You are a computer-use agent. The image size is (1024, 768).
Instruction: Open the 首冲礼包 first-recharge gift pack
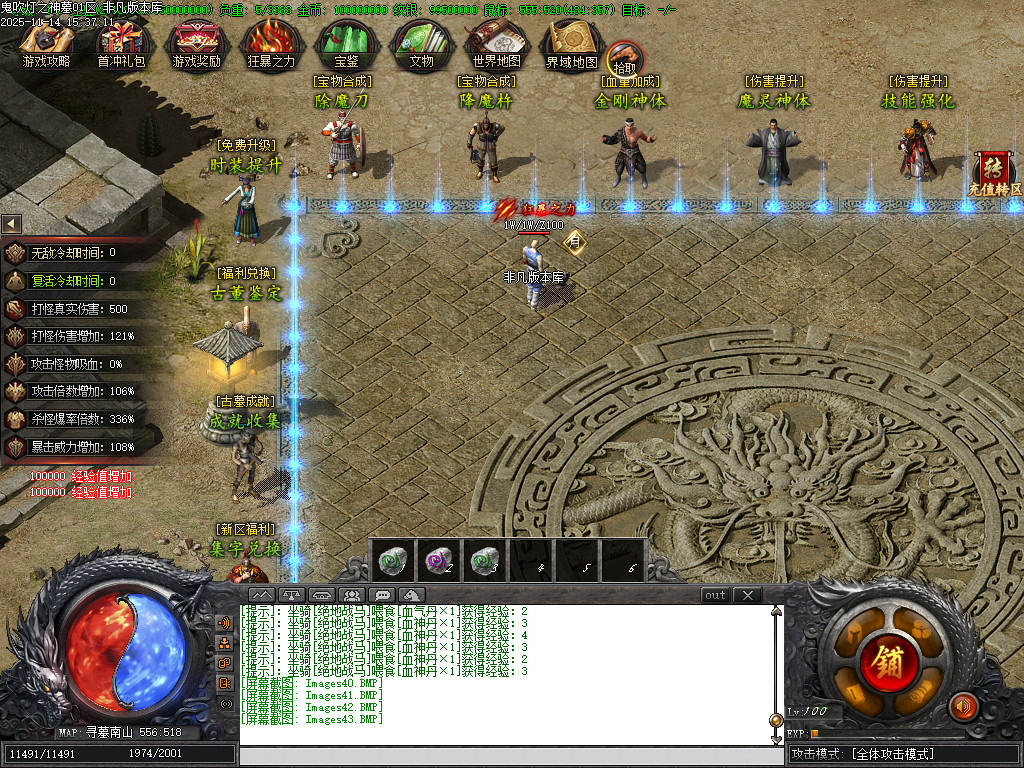point(121,44)
